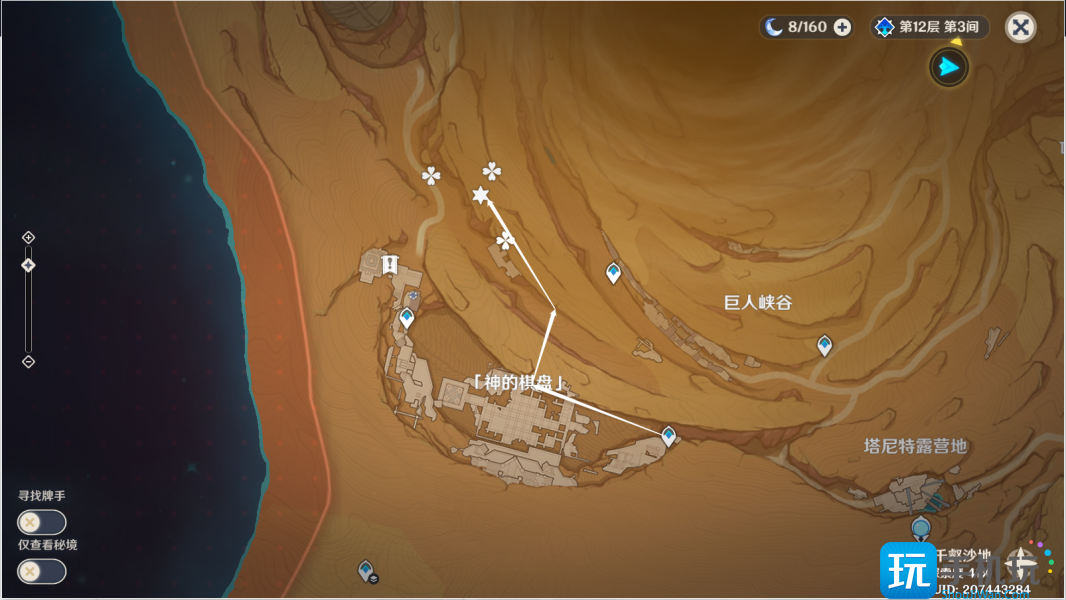Screen dimensions: 1066x600
Task: Add resin with the plus button
Action: [842, 27]
